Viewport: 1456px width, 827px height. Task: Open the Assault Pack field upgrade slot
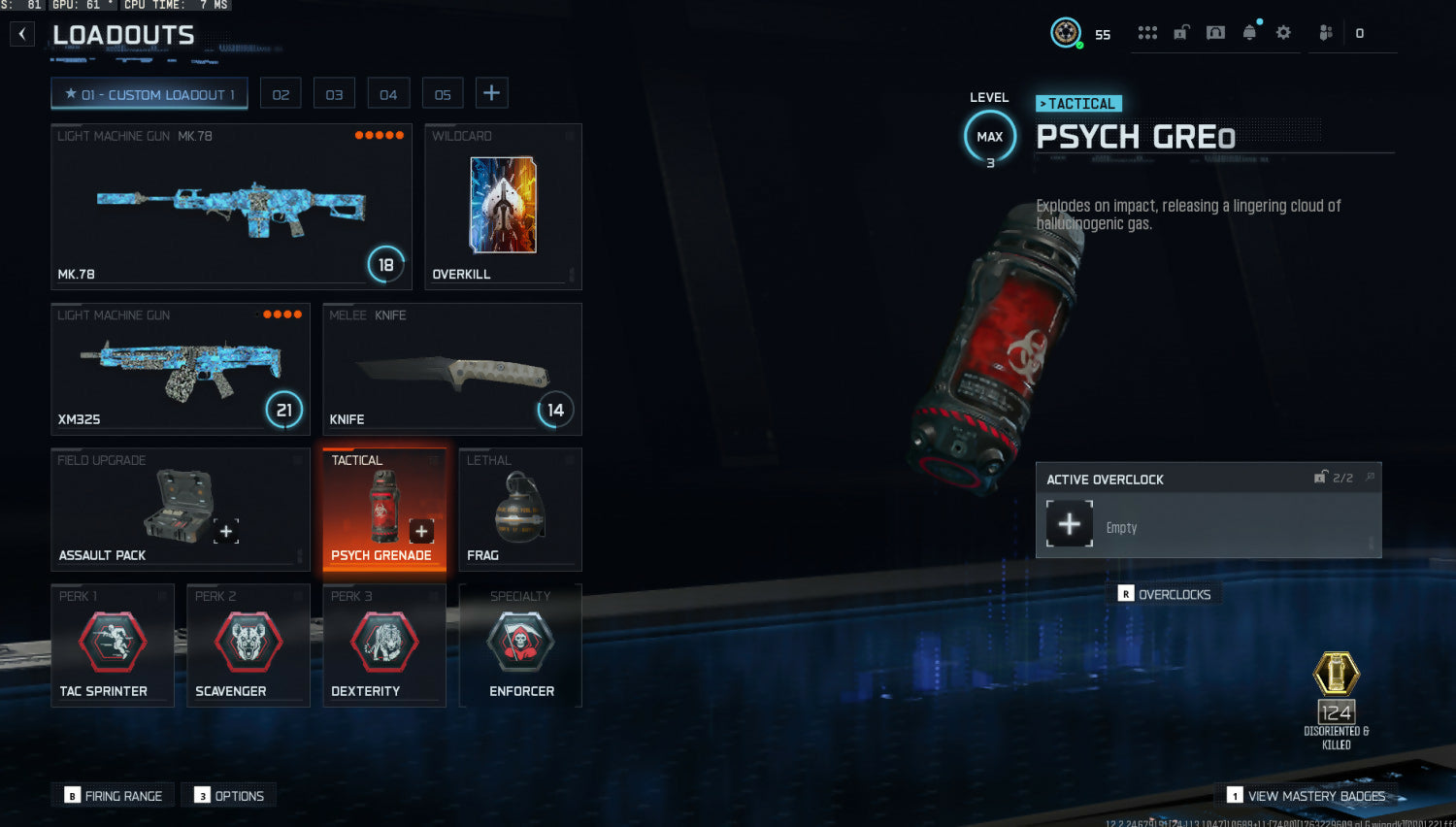[x=181, y=510]
